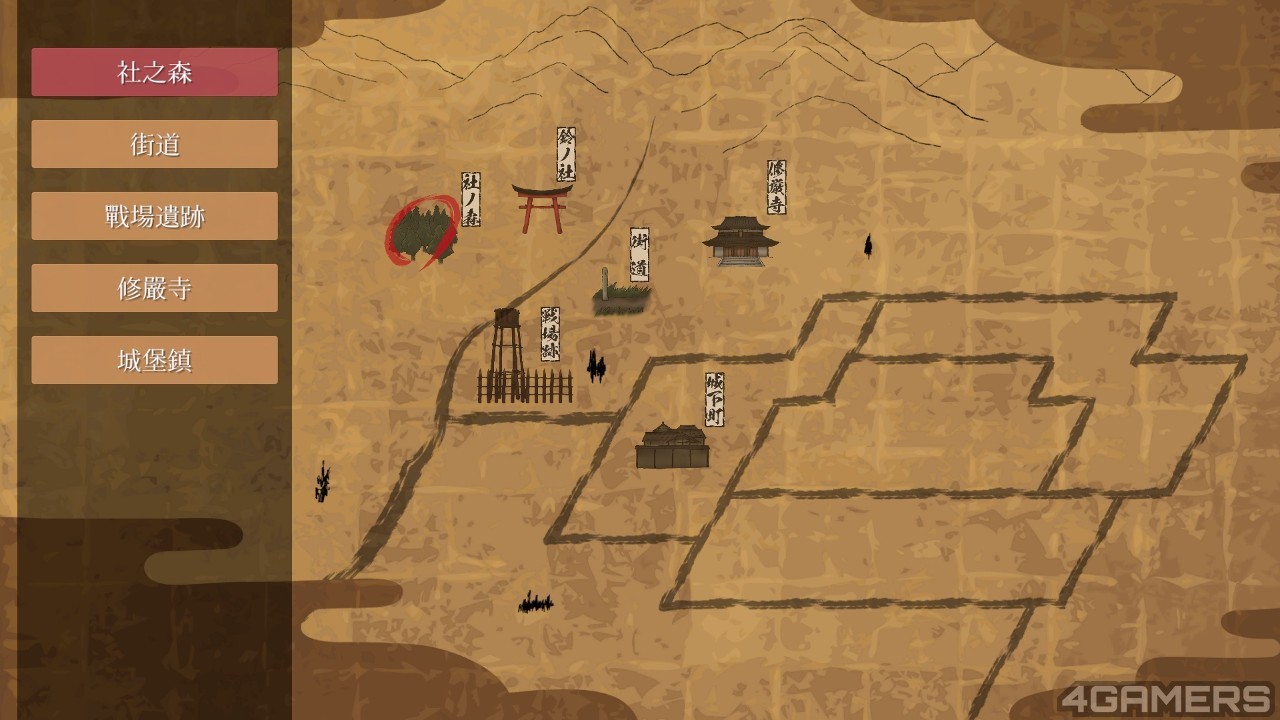Choose the castle town building marker
This screenshot has width=1280, height=720.
(x=672, y=446)
